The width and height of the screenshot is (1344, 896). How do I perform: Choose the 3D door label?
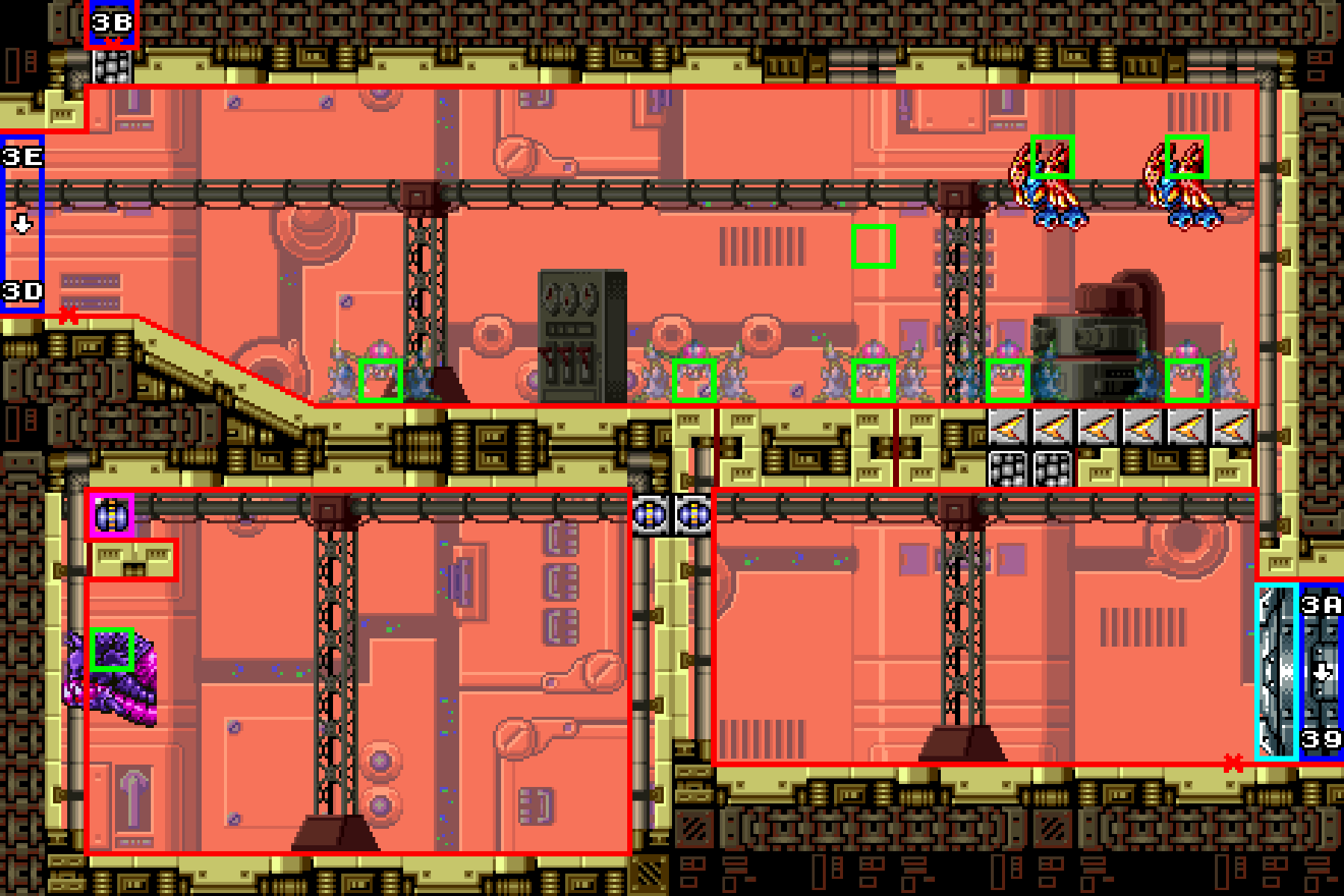[22, 291]
